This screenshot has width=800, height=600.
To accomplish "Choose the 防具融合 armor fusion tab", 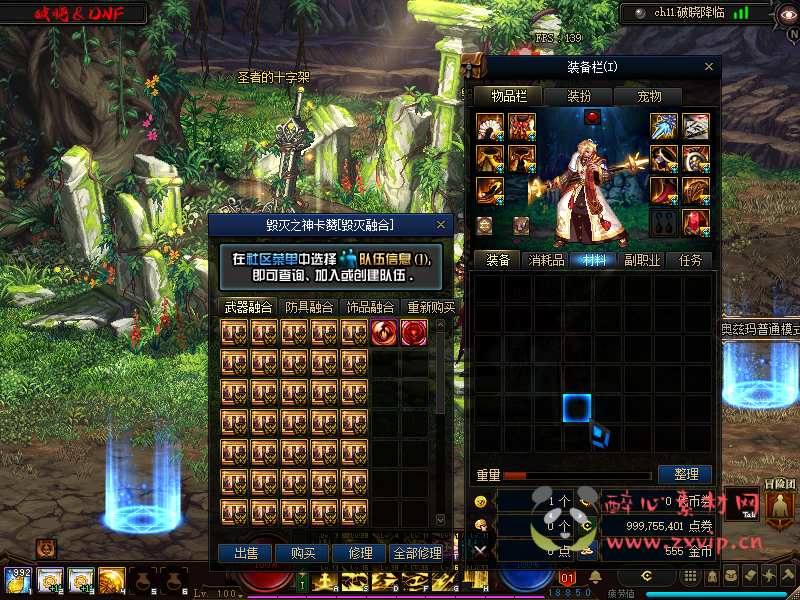I will pos(309,307).
